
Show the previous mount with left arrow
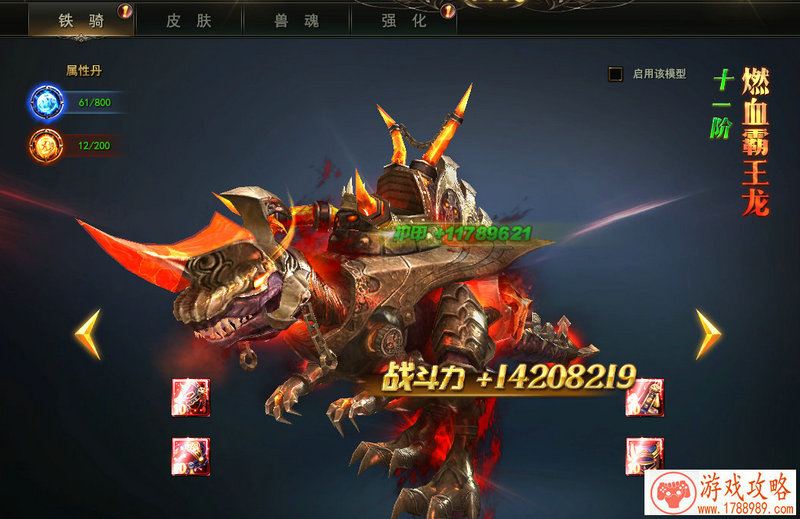pyautogui.click(x=88, y=334)
